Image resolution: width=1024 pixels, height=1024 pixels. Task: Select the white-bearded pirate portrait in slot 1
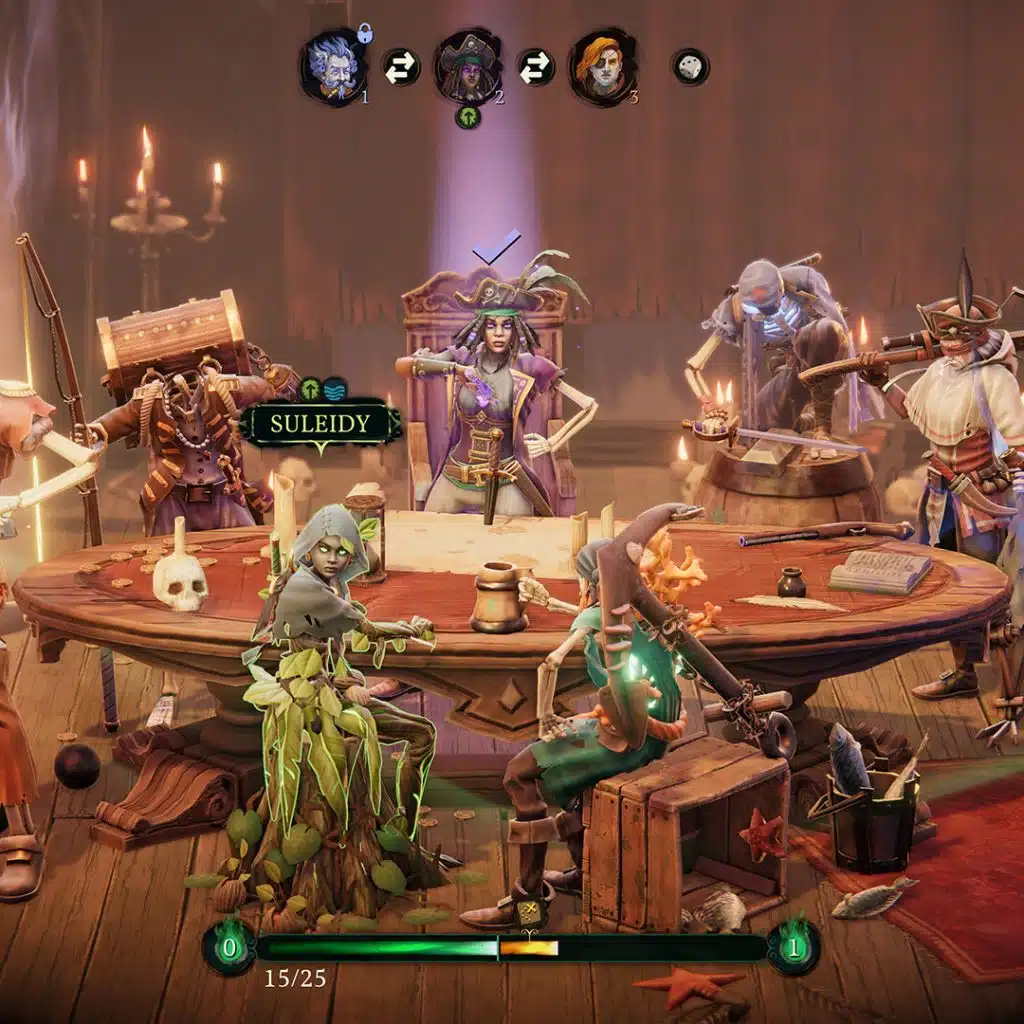coord(333,67)
